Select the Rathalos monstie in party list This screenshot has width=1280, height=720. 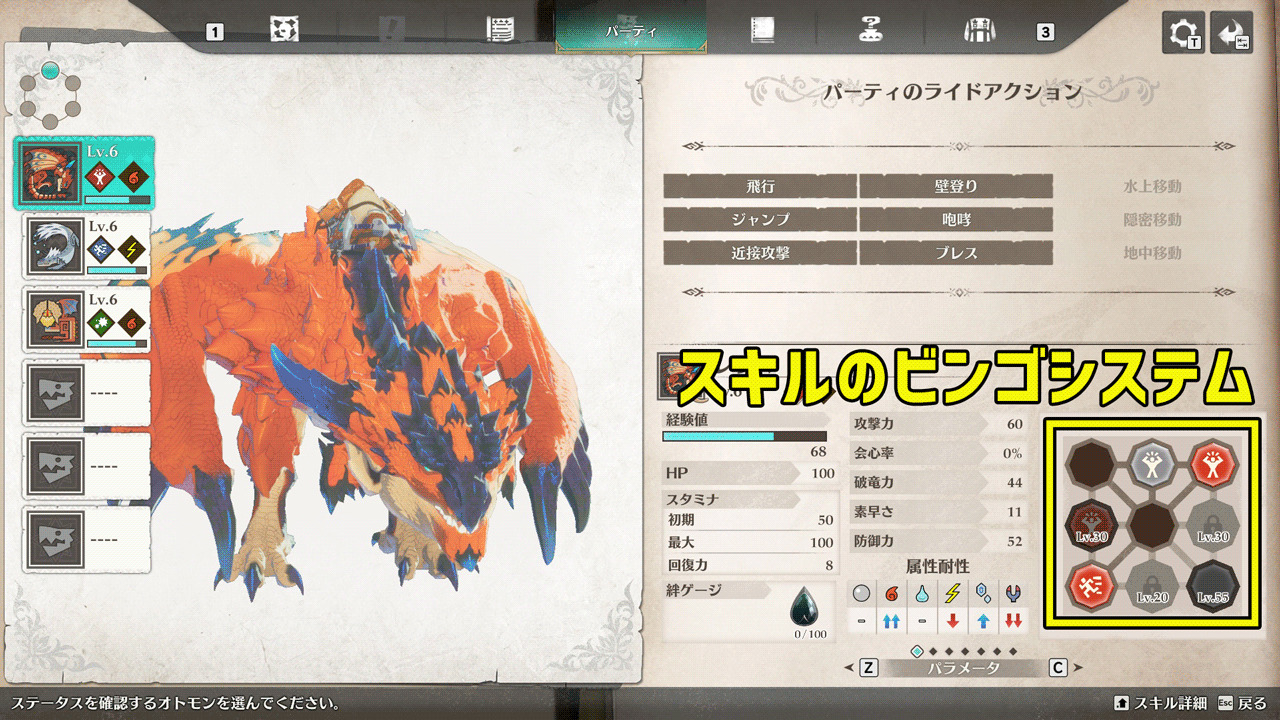point(82,173)
